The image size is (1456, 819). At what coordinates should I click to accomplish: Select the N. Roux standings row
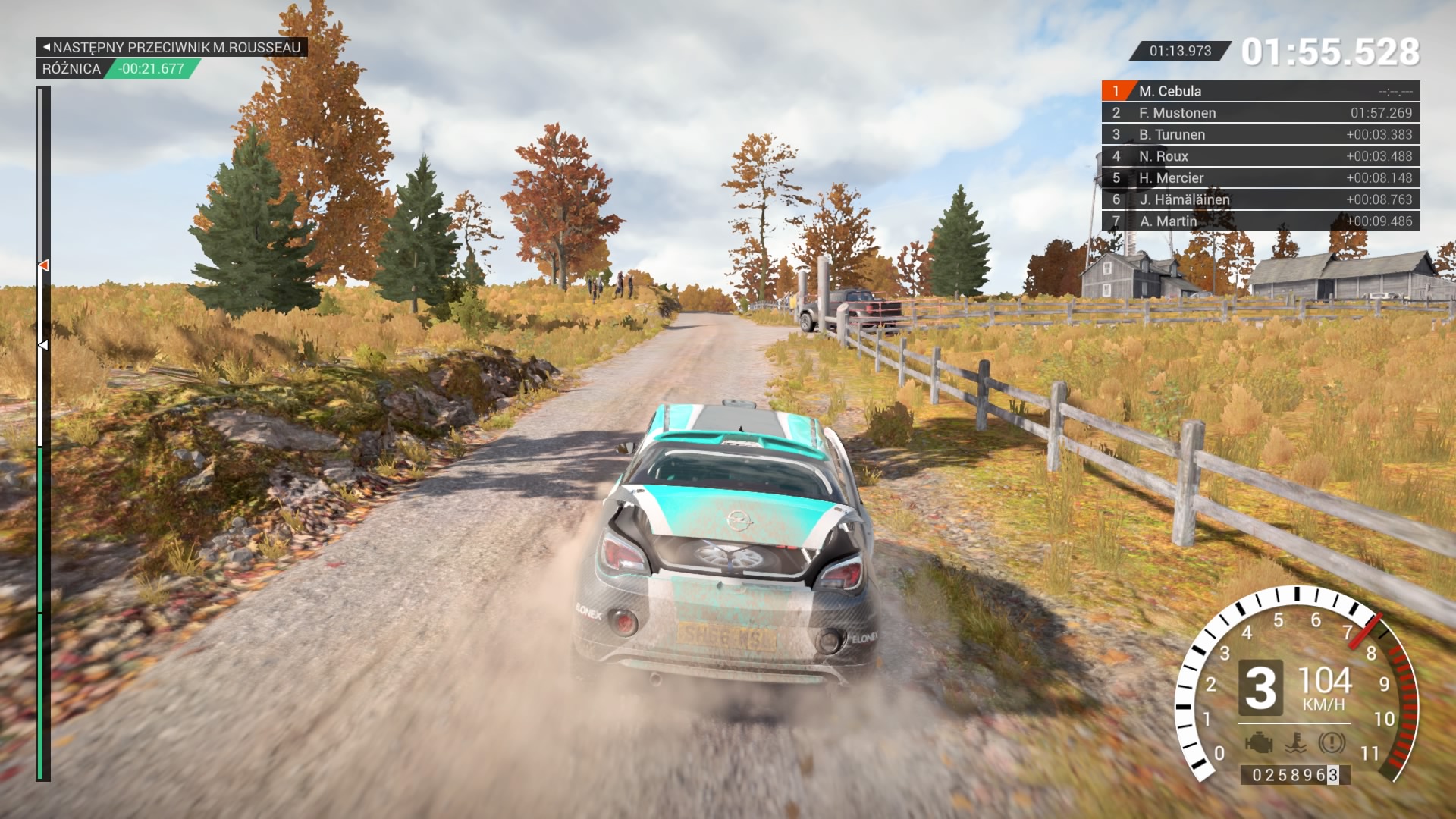tap(1260, 156)
